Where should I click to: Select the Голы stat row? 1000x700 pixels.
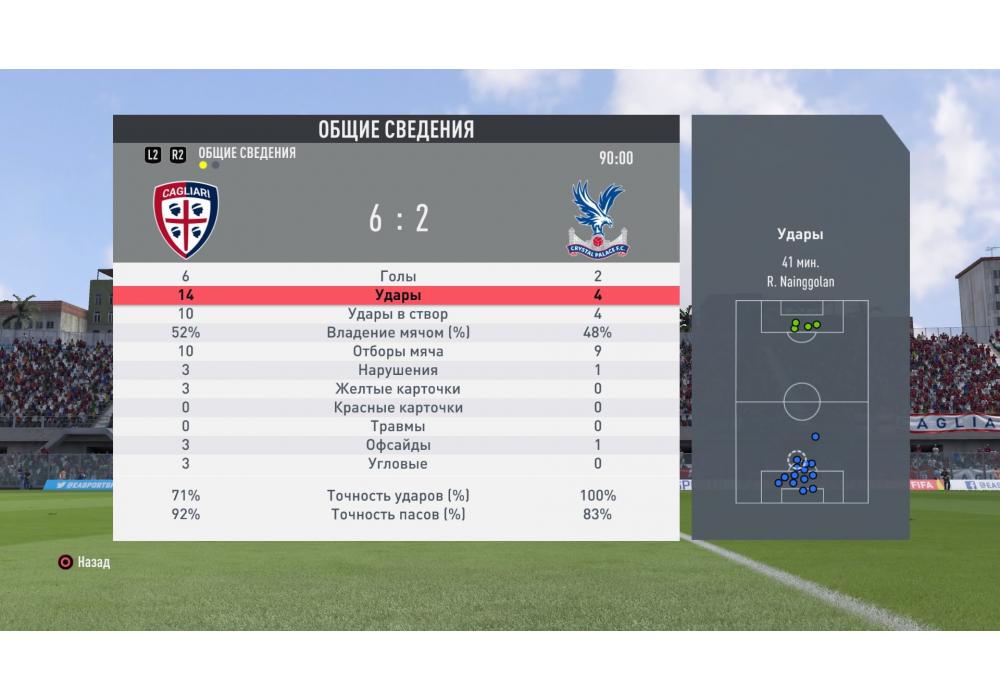(397, 277)
